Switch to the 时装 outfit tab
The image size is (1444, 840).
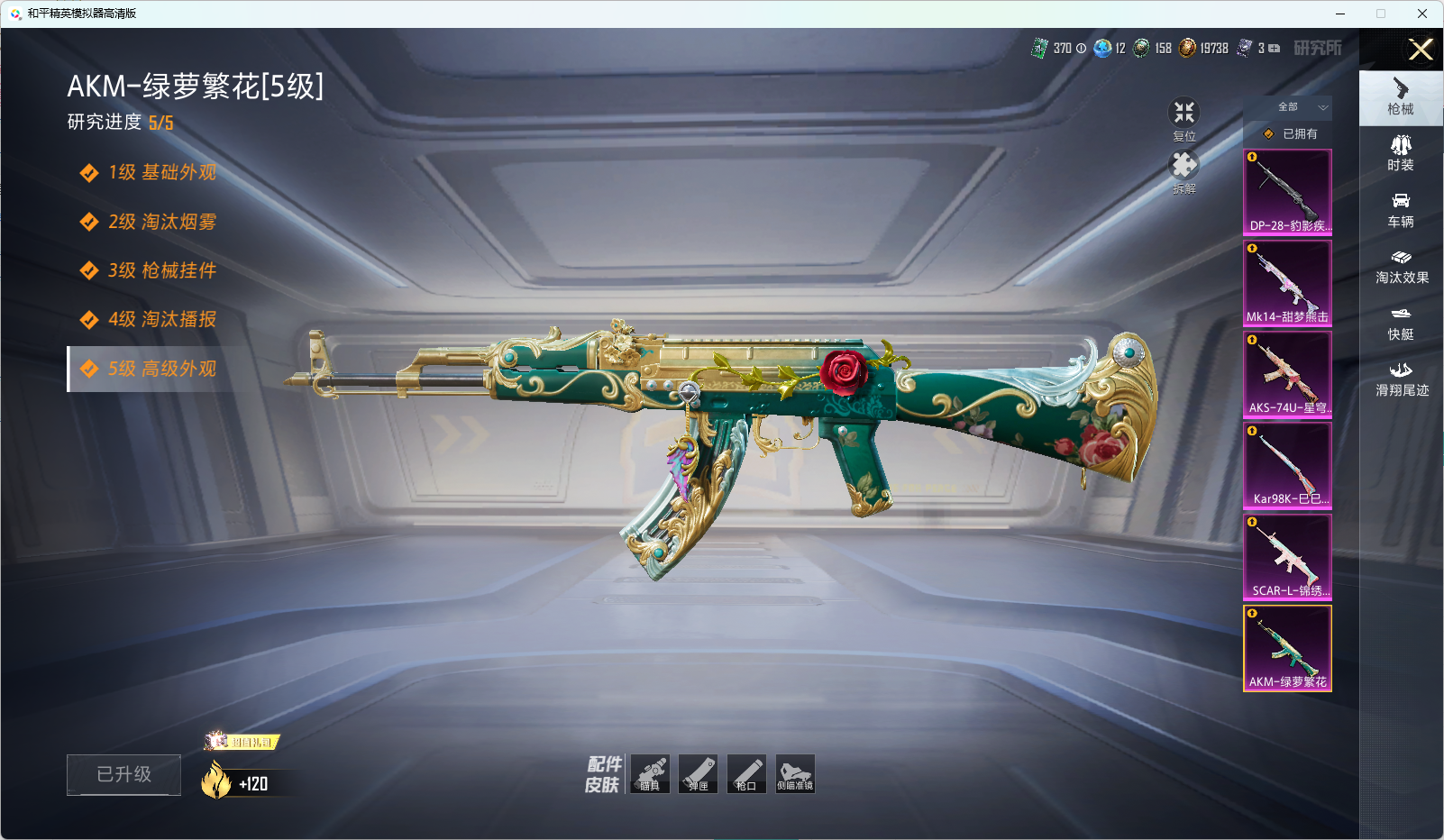[1401, 153]
